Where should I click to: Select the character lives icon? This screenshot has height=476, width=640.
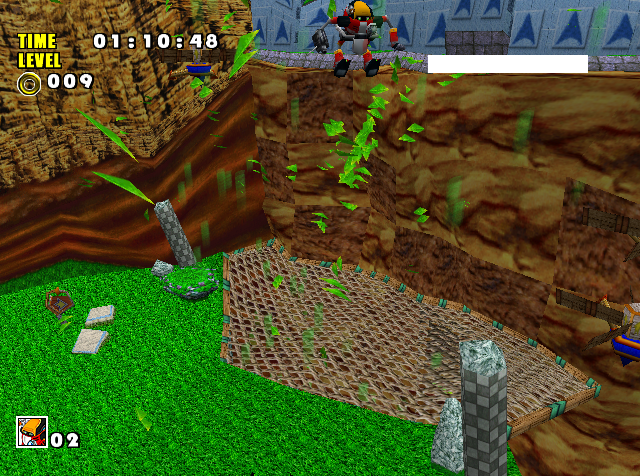pos(31,432)
